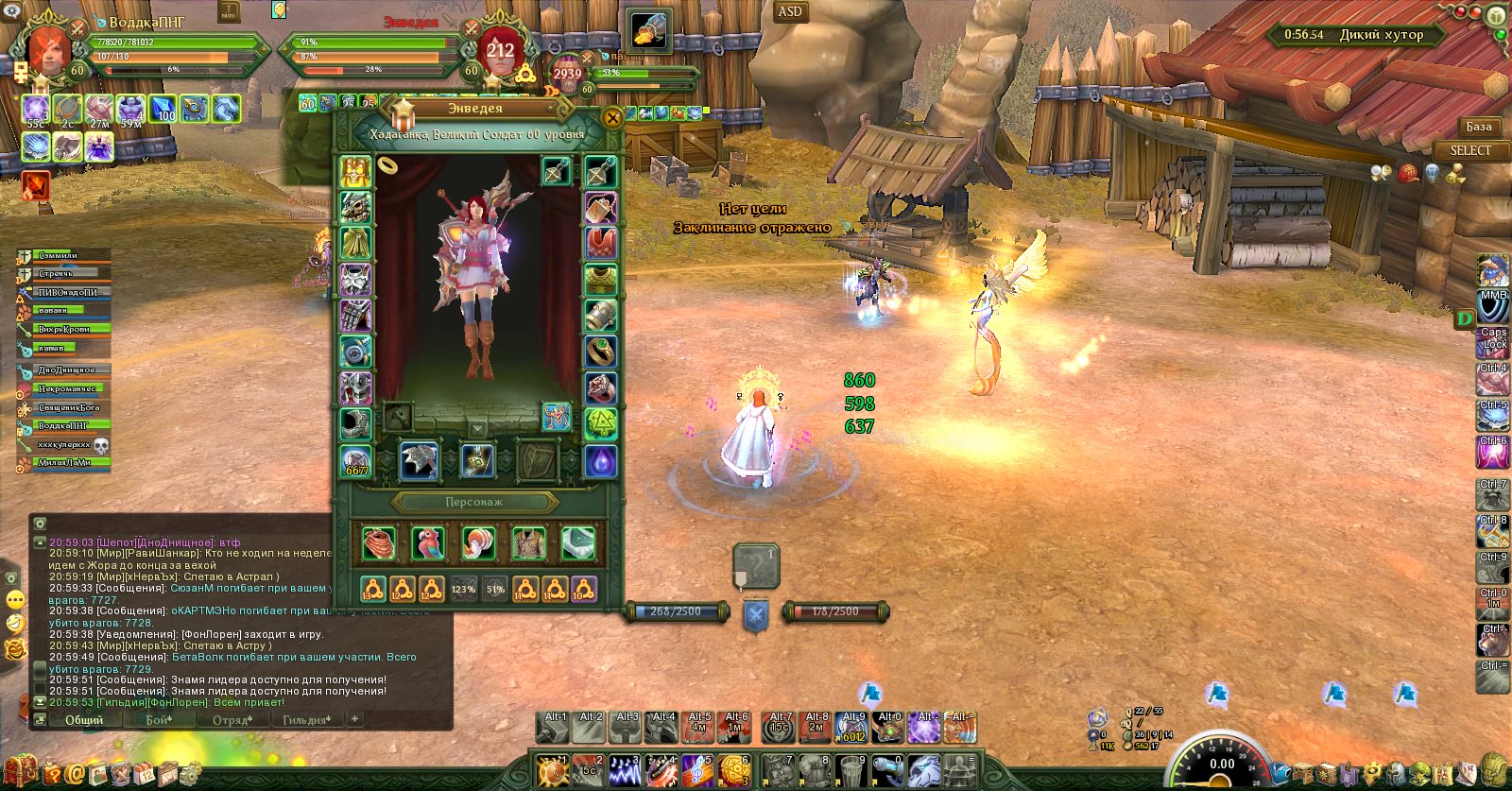
Task: Click the SELECT button
Action: [1470, 151]
